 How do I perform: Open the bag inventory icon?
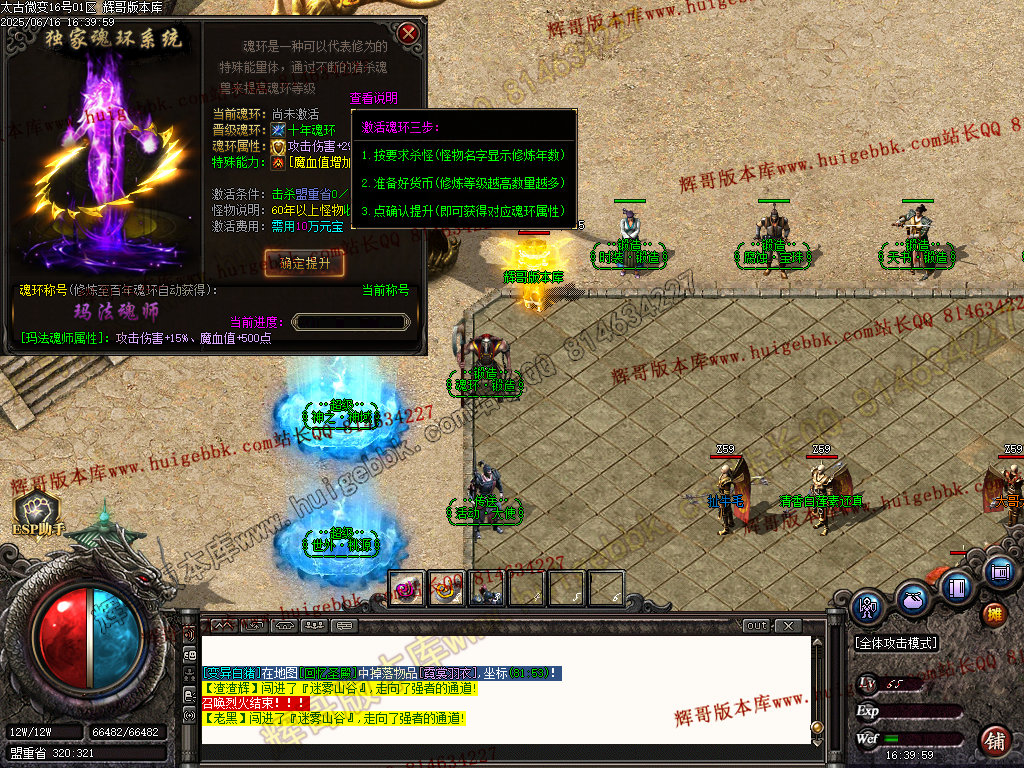[911, 598]
